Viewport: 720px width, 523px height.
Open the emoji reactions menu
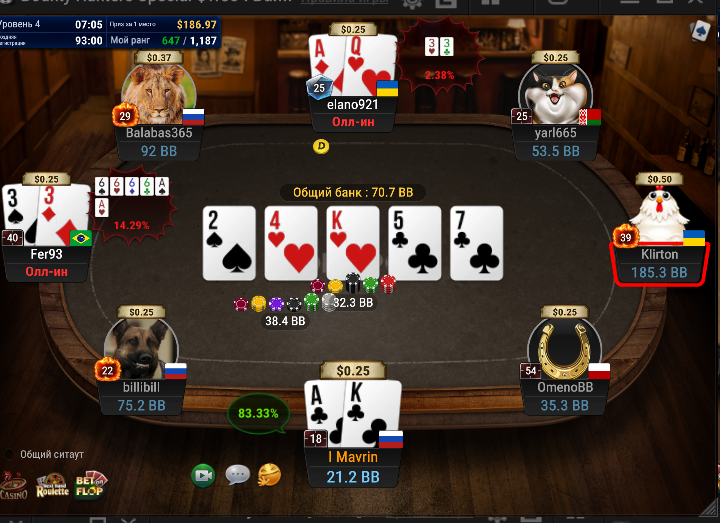[269, 474]
